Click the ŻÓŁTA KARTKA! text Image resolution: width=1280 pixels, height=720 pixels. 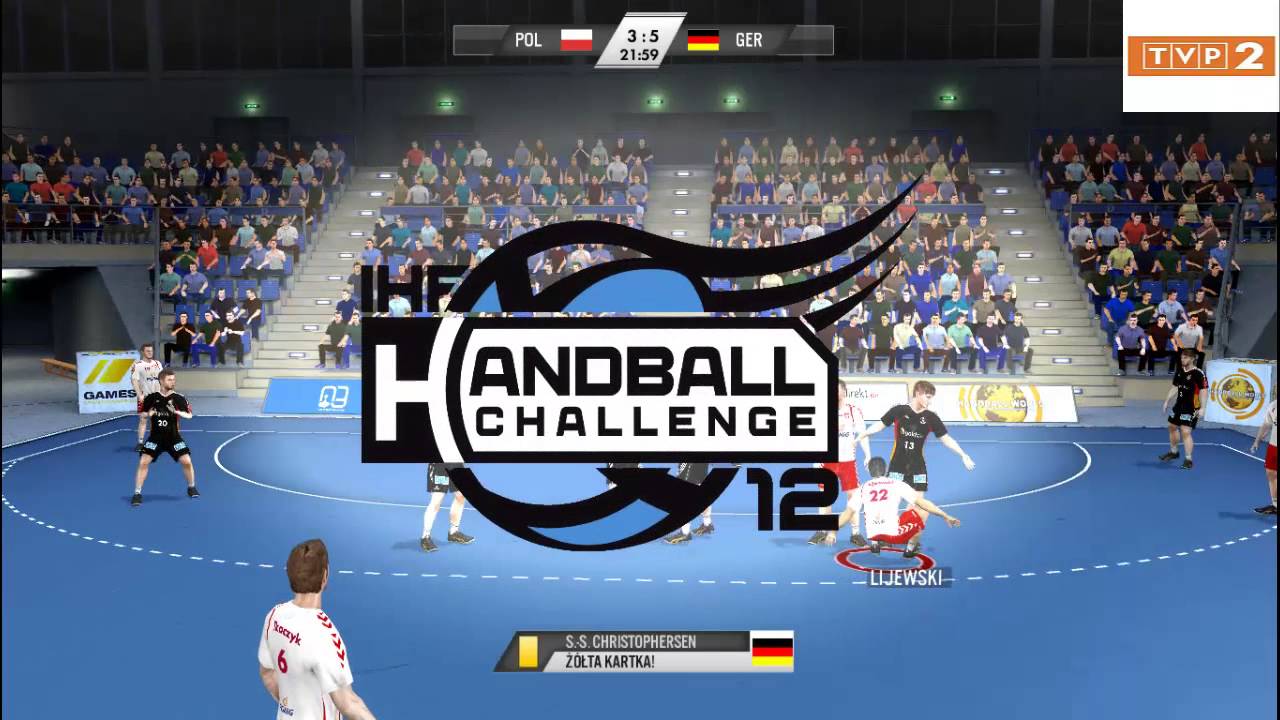(611, 661)
